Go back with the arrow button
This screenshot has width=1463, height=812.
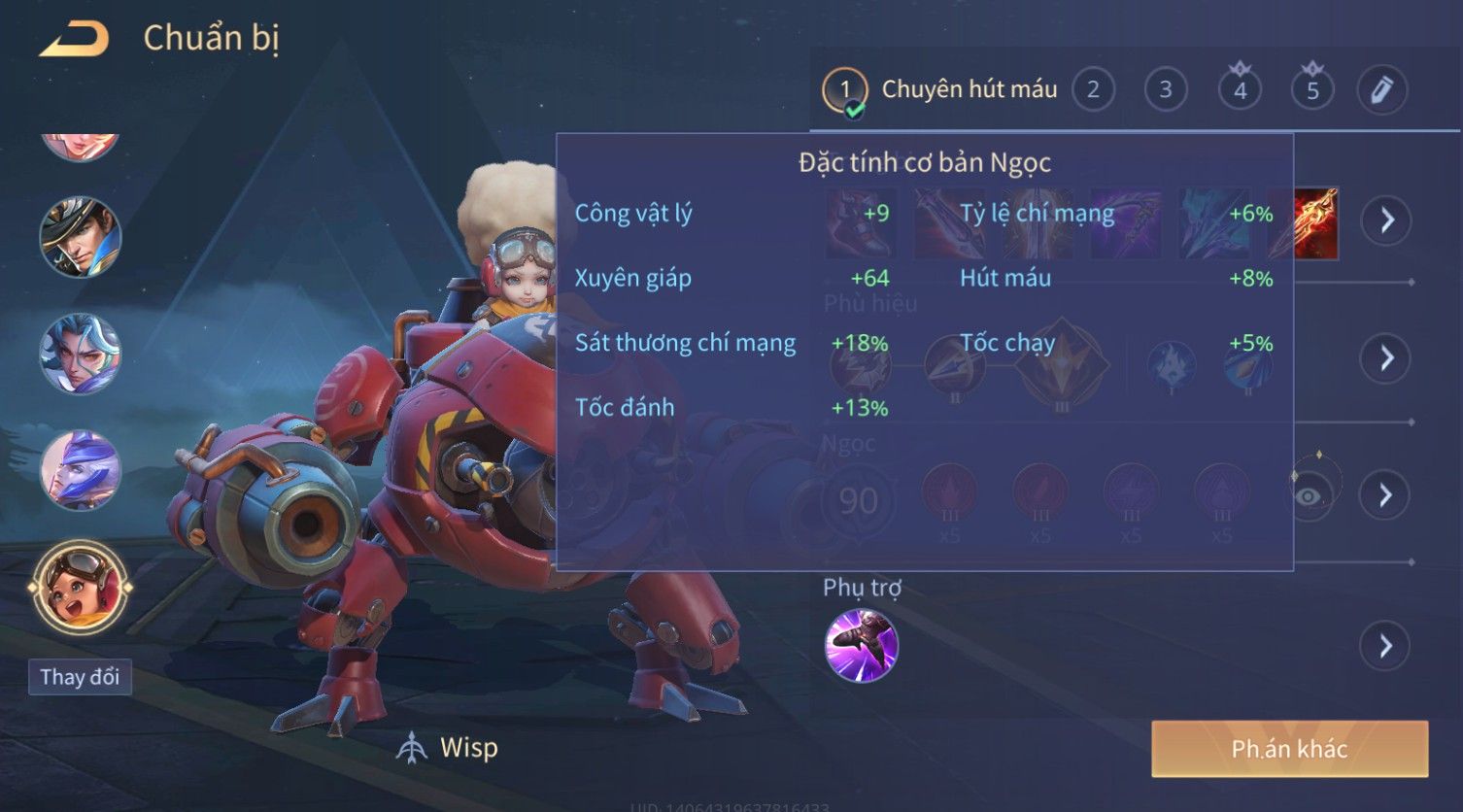click(75, 39)
